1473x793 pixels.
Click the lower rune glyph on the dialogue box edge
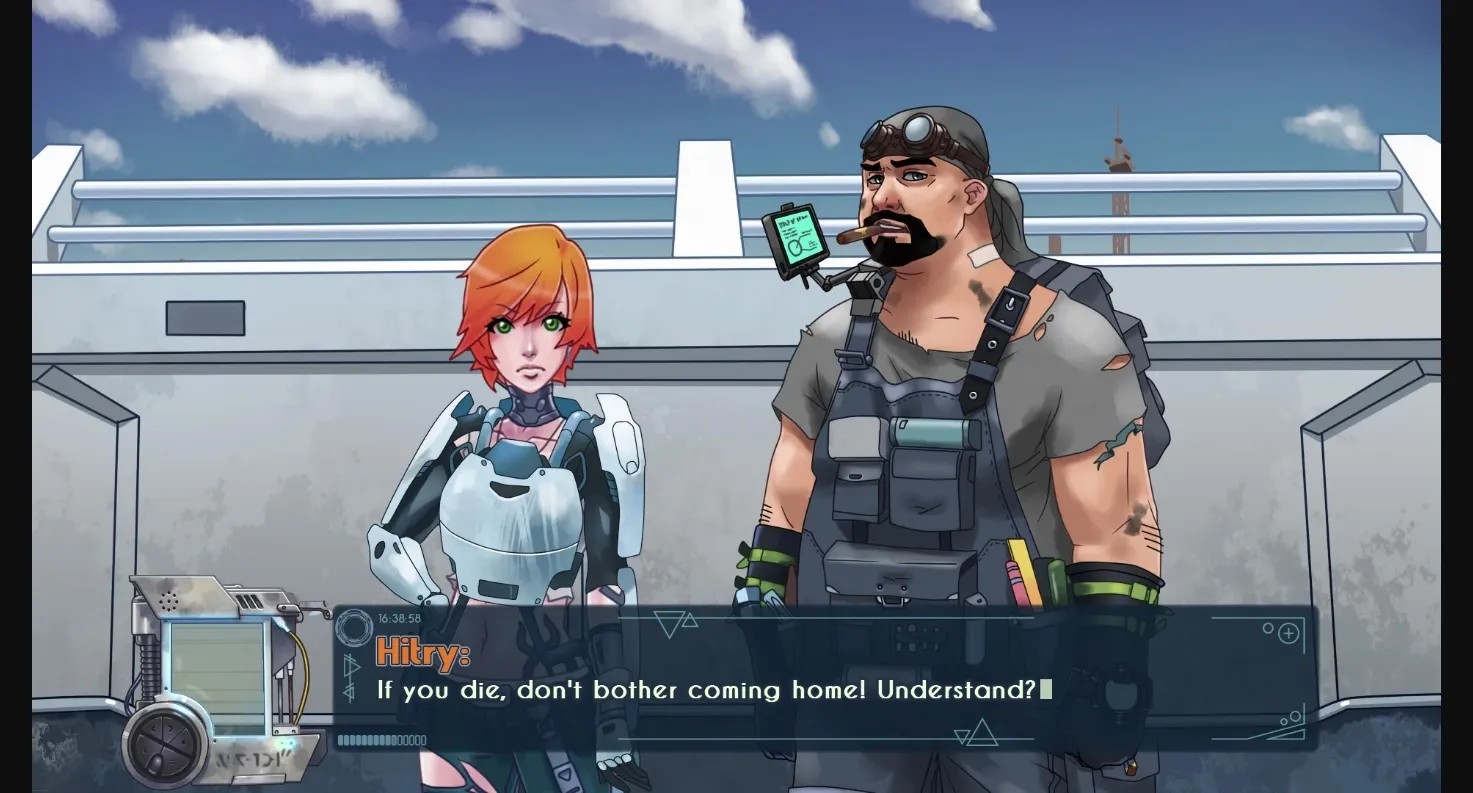coord(348,691)
